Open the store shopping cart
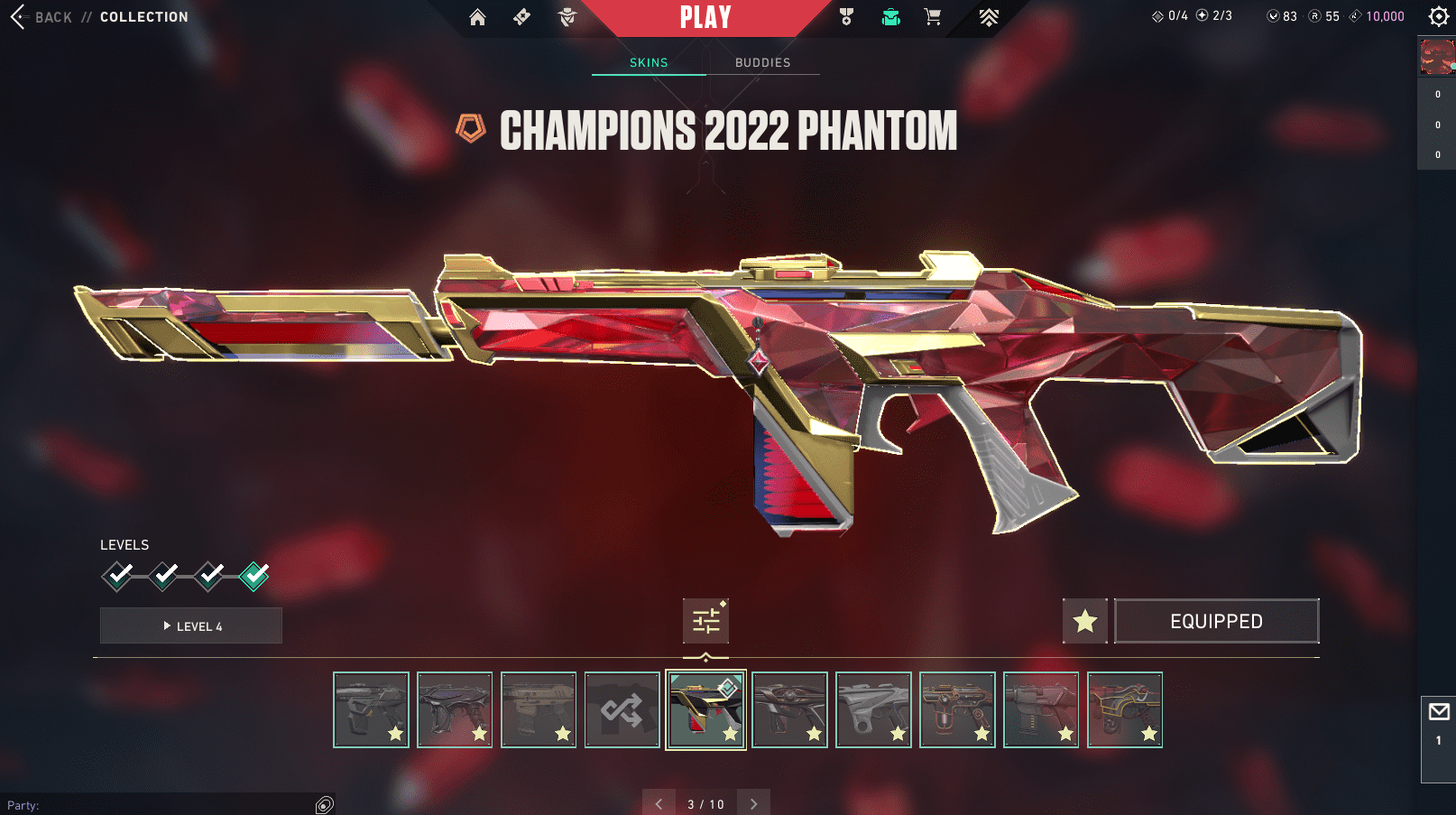1456x815 pixels. coord(933,17)
